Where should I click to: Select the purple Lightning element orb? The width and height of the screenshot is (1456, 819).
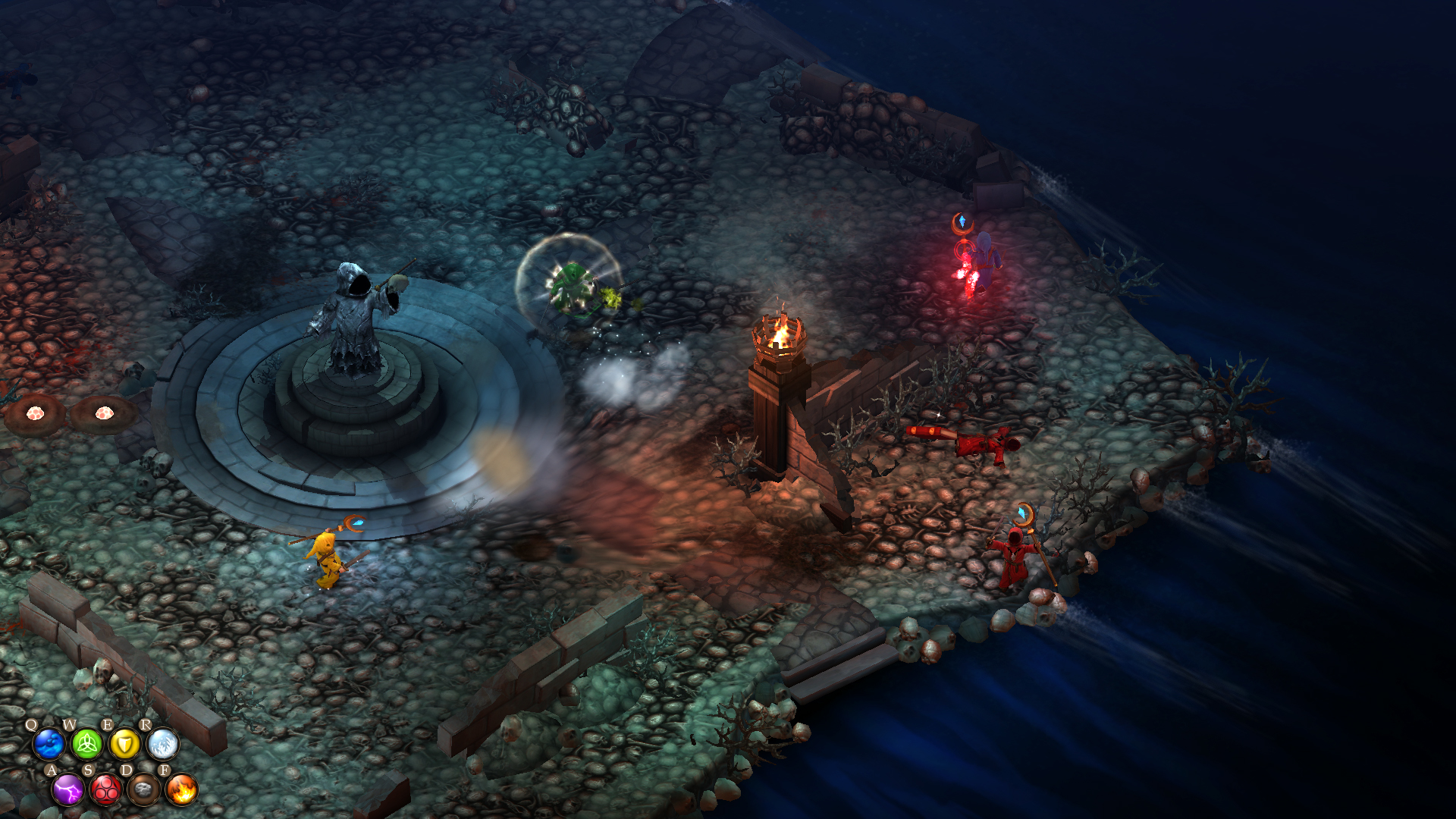(x=68, y=790)
